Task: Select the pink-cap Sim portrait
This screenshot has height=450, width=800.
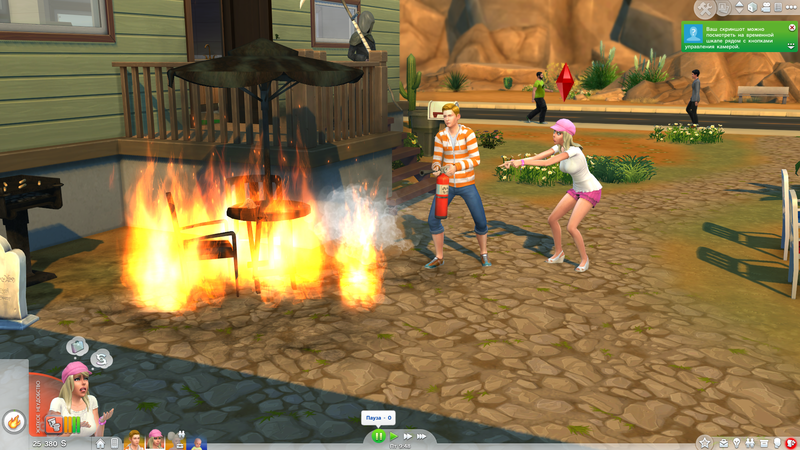Action: [x=156, y=440]
